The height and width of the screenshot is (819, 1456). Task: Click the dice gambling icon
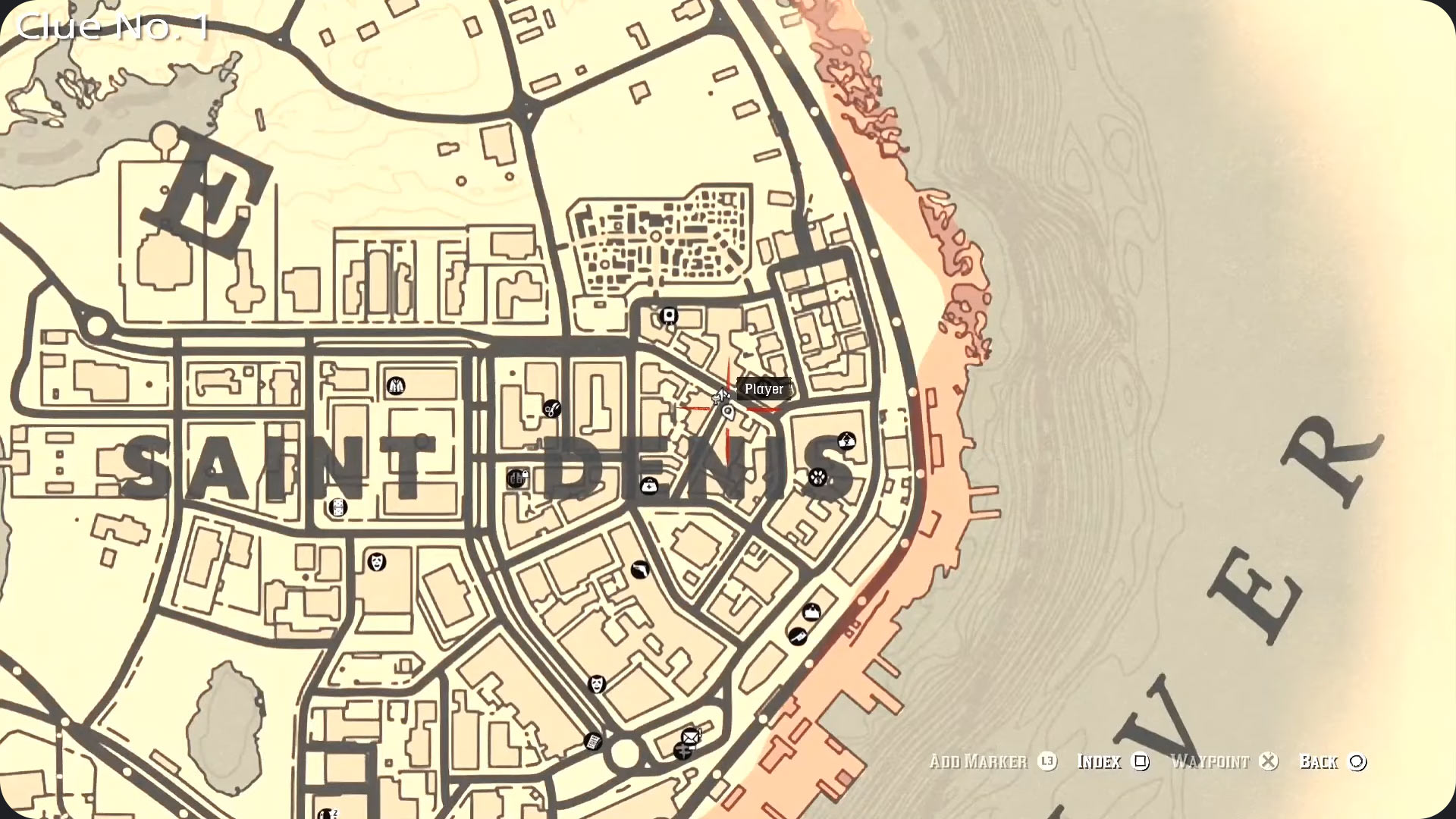coord(338,508)
